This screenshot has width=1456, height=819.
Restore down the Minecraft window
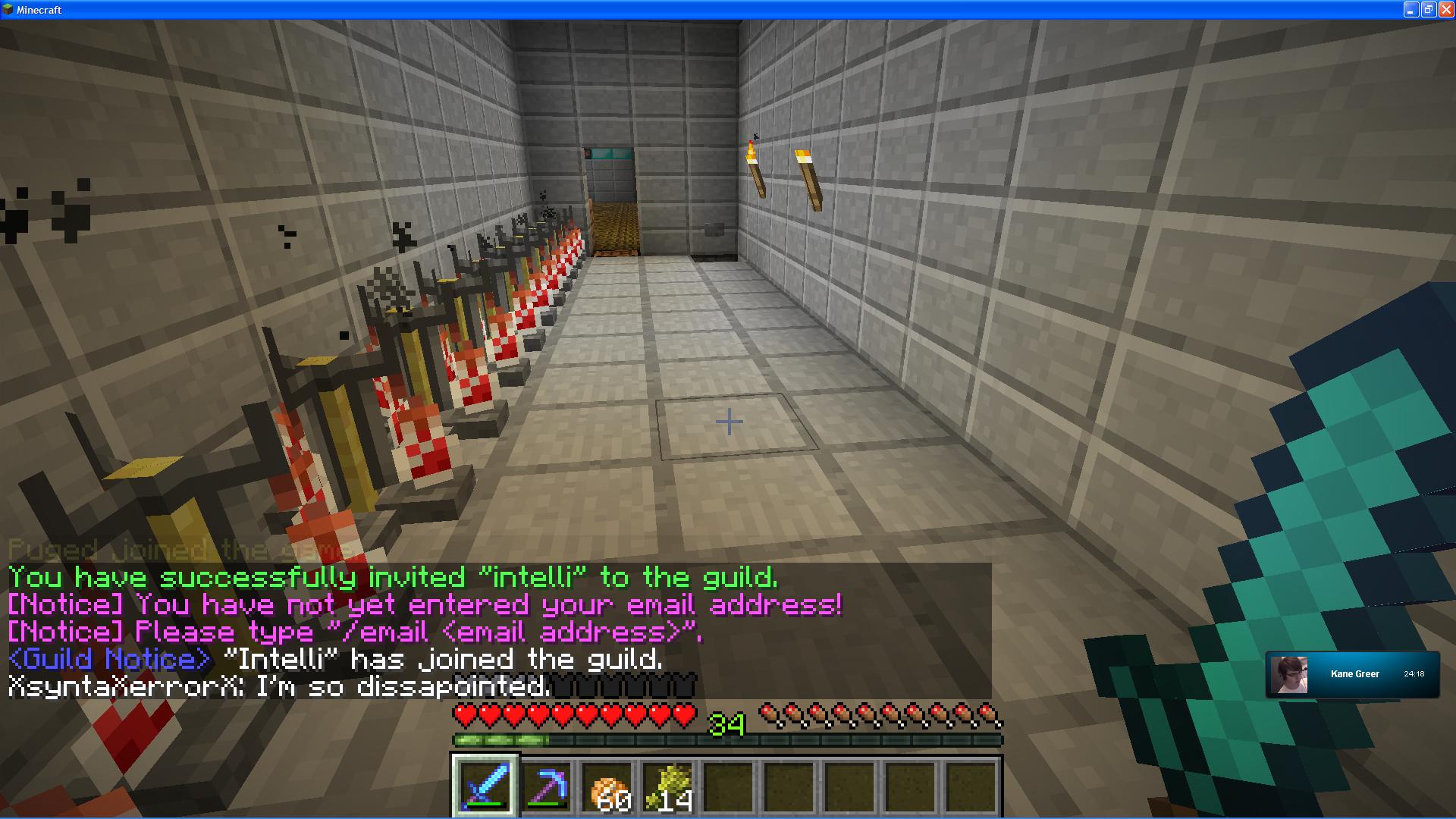[1428, 10]
